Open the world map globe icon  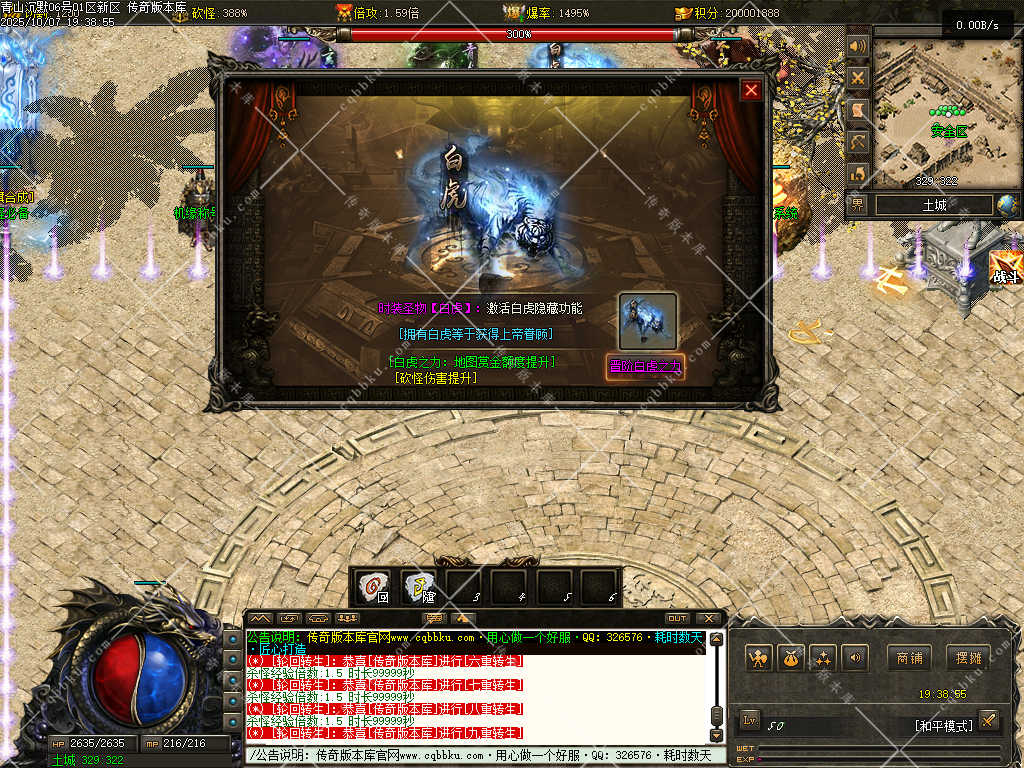(x=1006, y=205)
